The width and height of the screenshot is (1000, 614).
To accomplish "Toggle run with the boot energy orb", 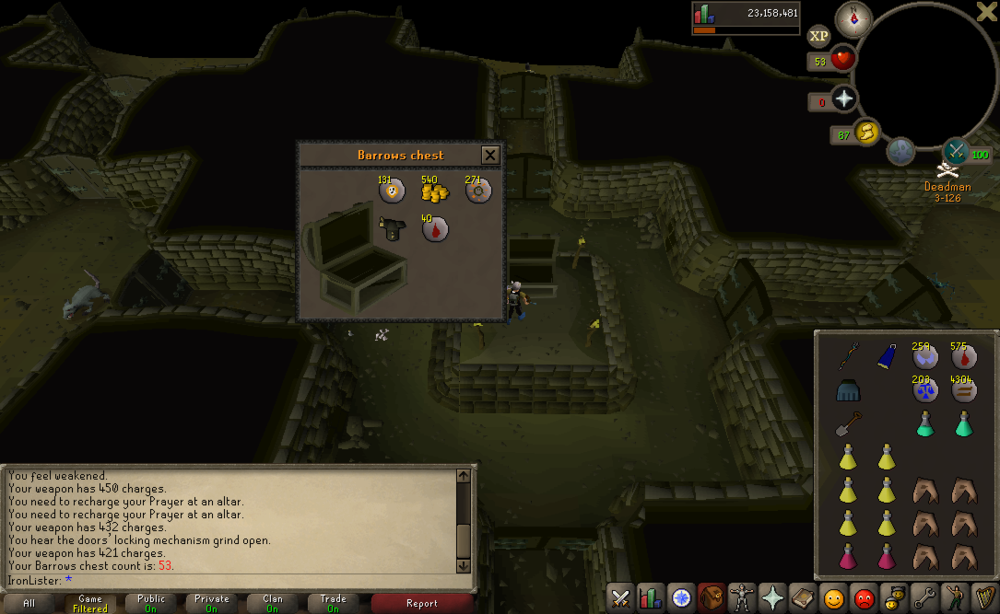I will tap(866, 132).
